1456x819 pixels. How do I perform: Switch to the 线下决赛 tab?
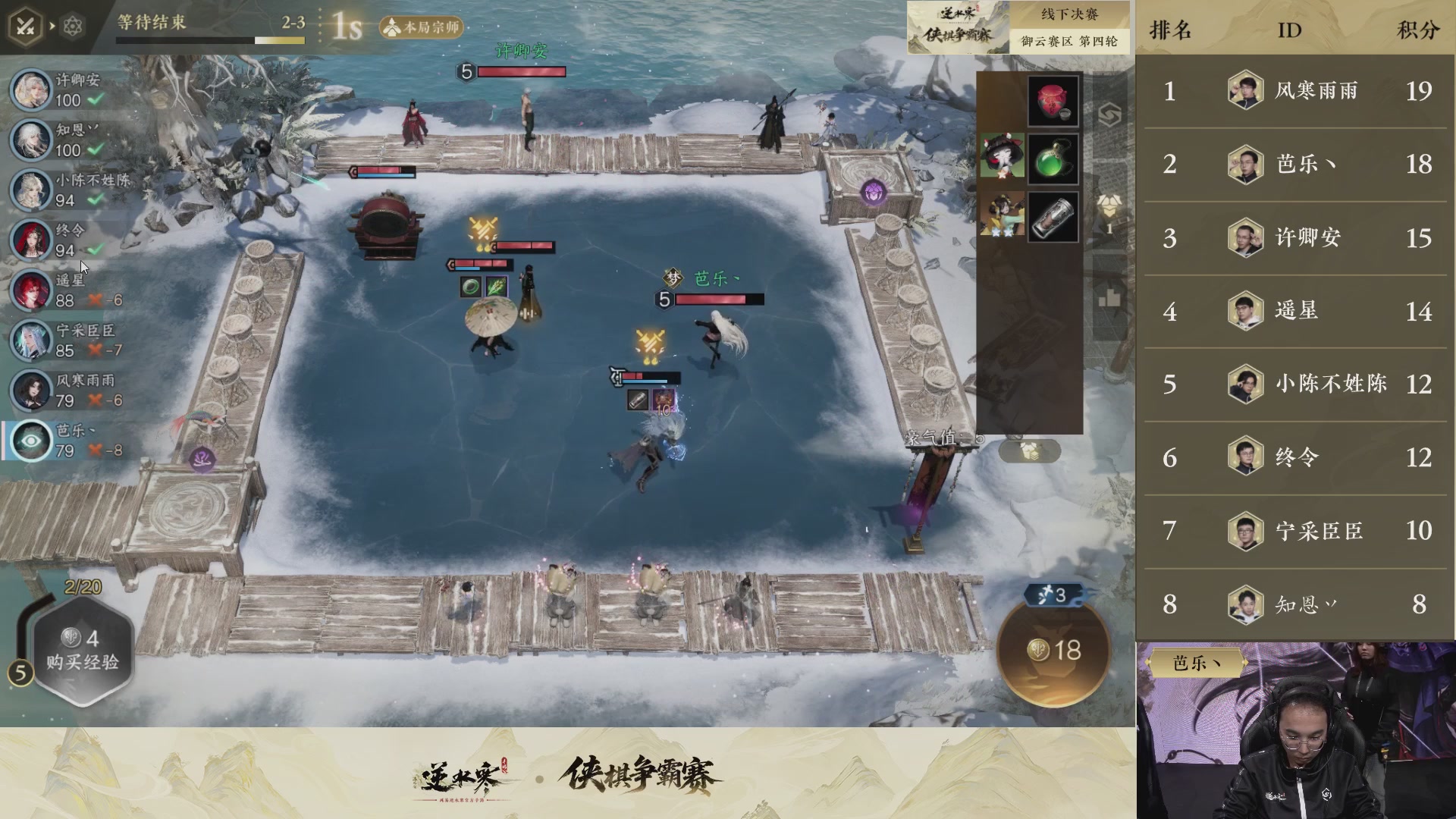[x=1071, y=14]
